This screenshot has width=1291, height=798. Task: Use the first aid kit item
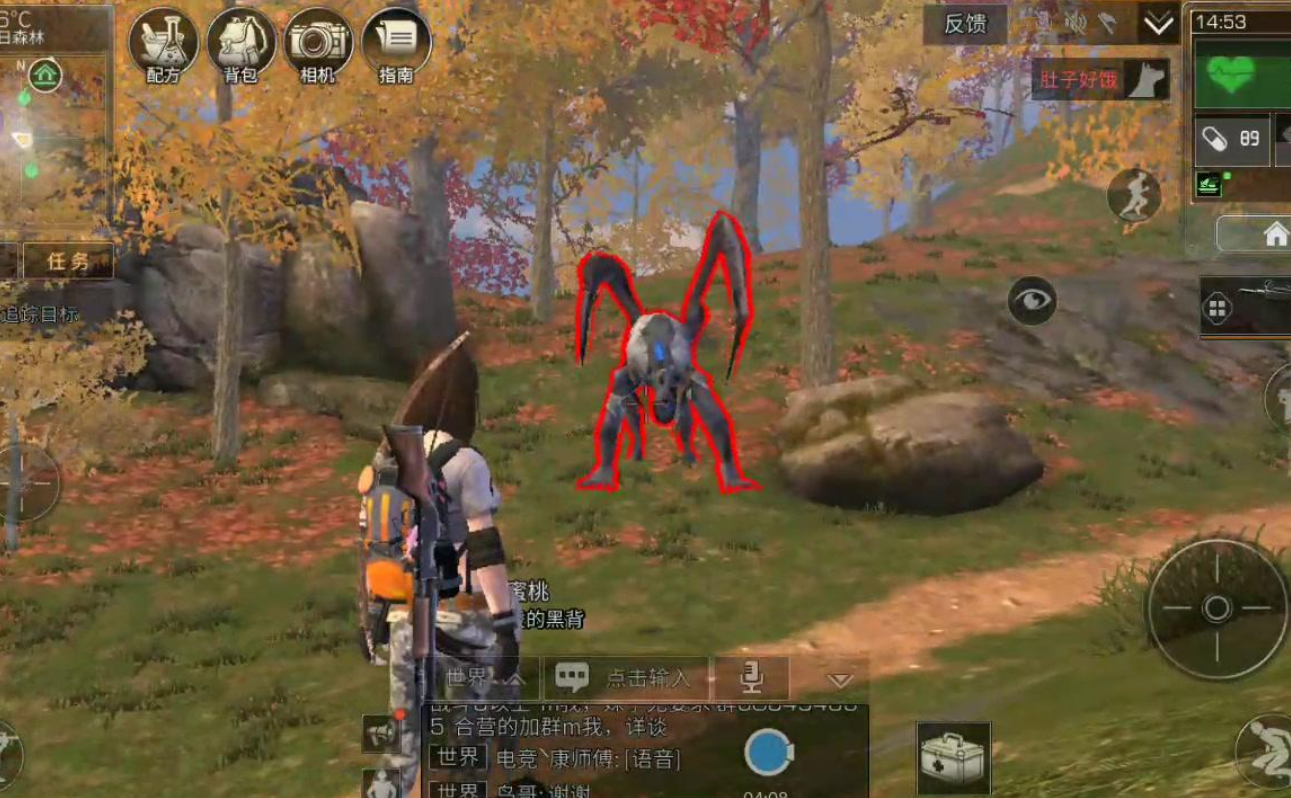[953, 758]
